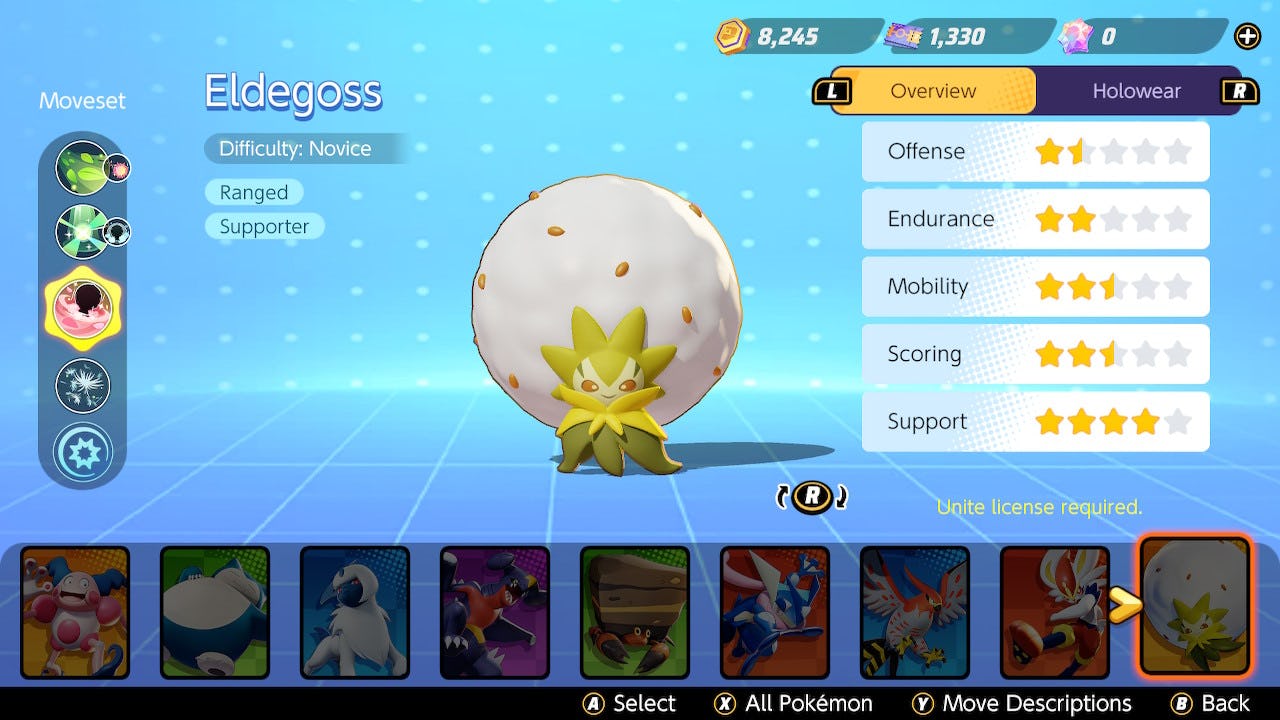Select the highlighted pink move icon

point(81,306)
